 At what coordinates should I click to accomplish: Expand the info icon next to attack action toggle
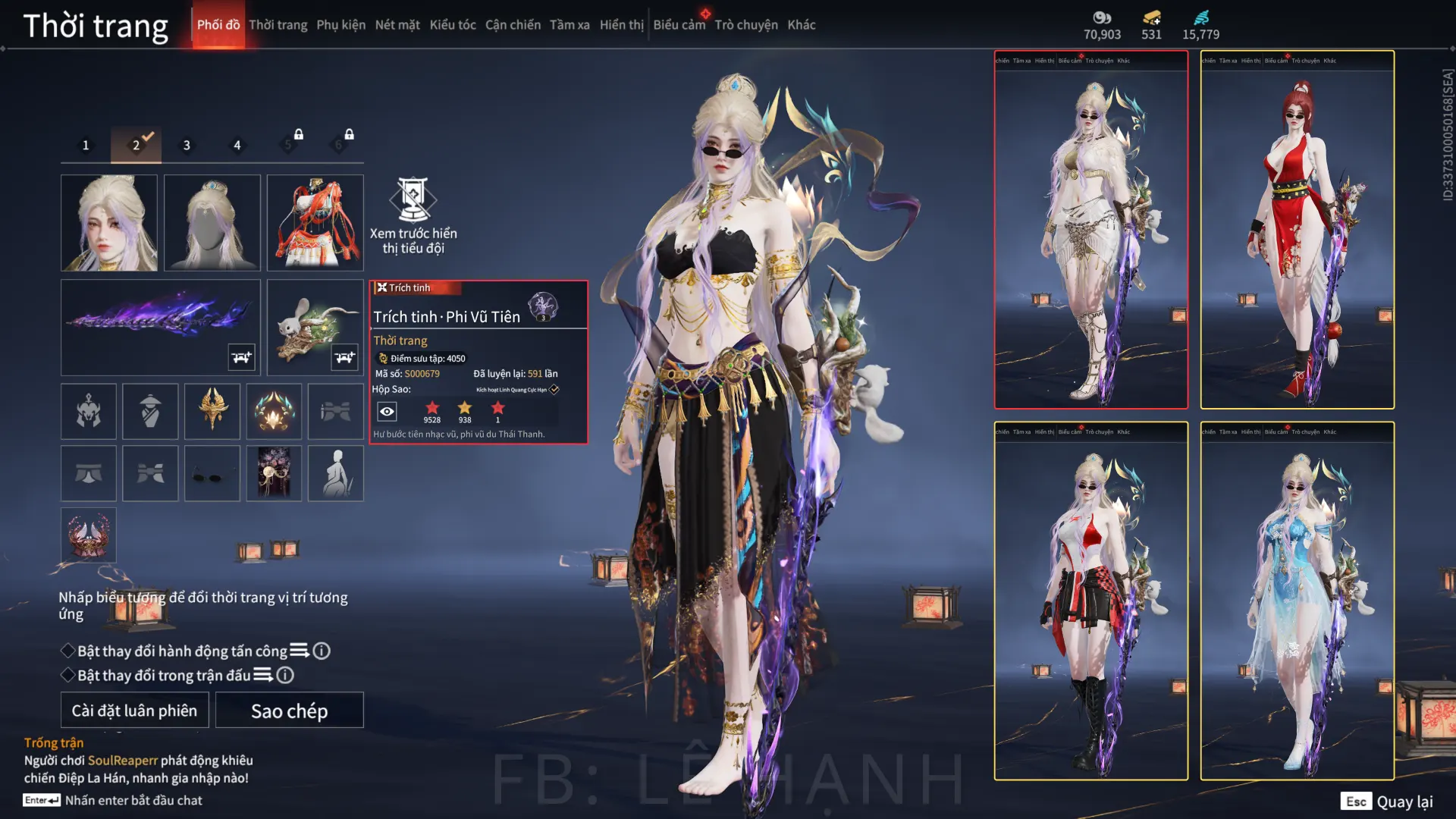pos(322,651)
